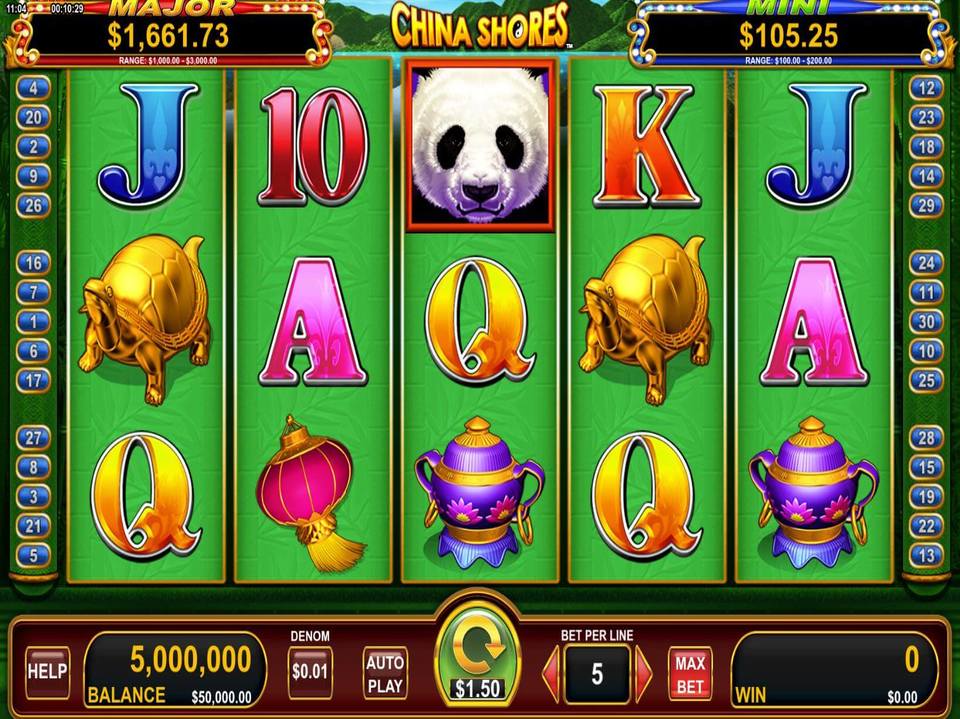Viewport: 960px width, 719px height.
Task: Decrease bet per line with left arrow
Action: (550, 673)
